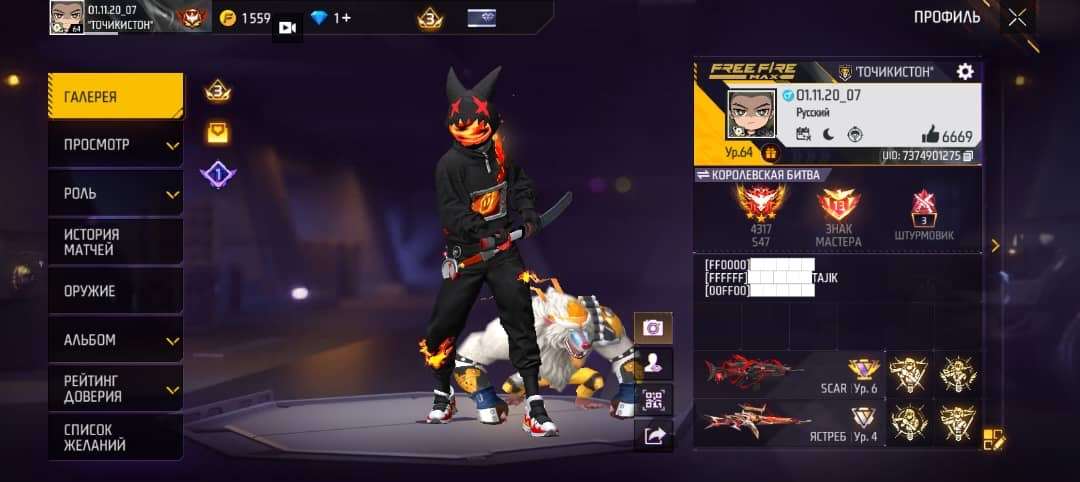Copy the player UID
The height and width of the screenshot is (482, 1080).
(x=968, y=156)
